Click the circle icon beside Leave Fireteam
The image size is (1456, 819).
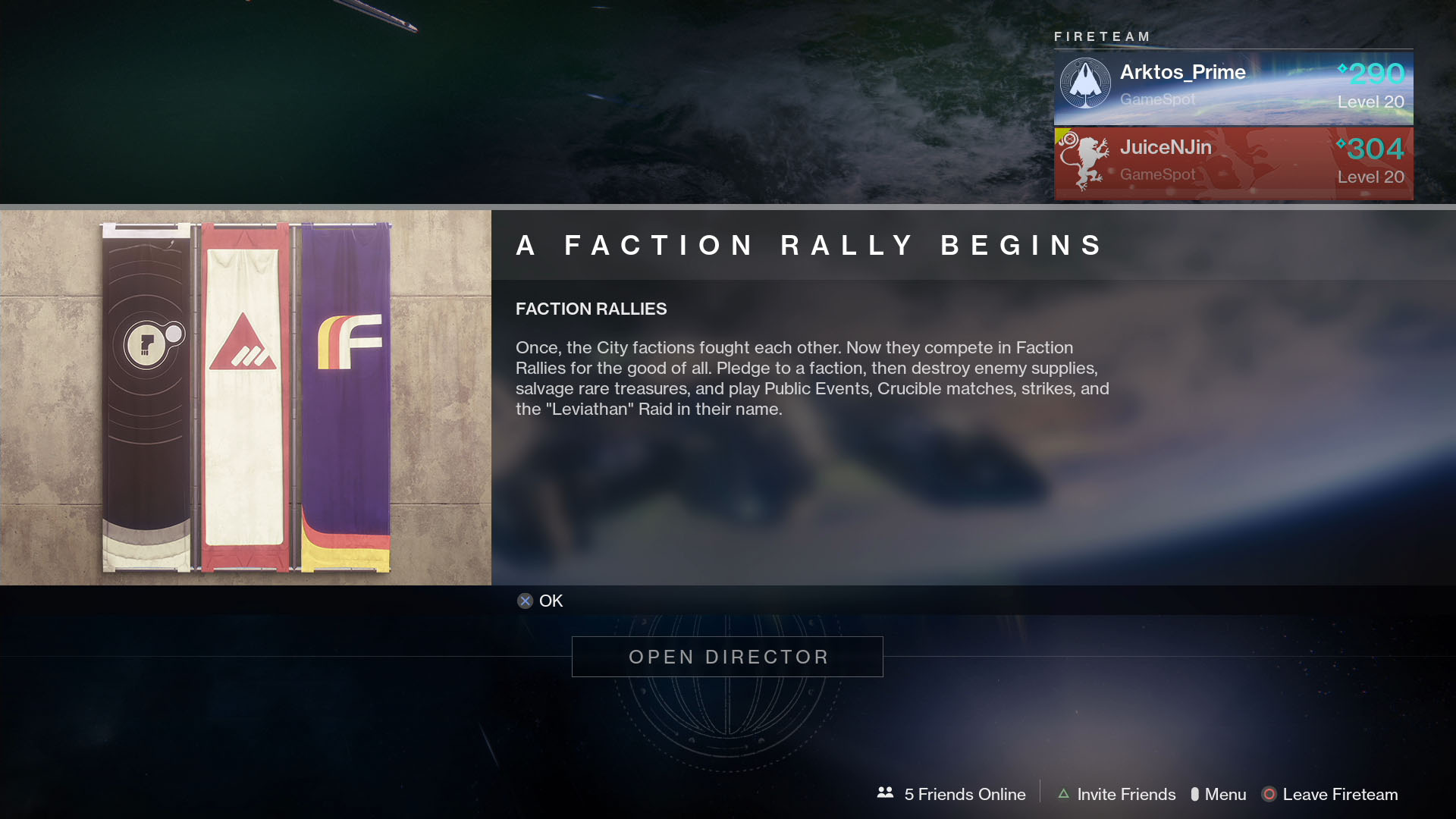[x=1268, y=794]
